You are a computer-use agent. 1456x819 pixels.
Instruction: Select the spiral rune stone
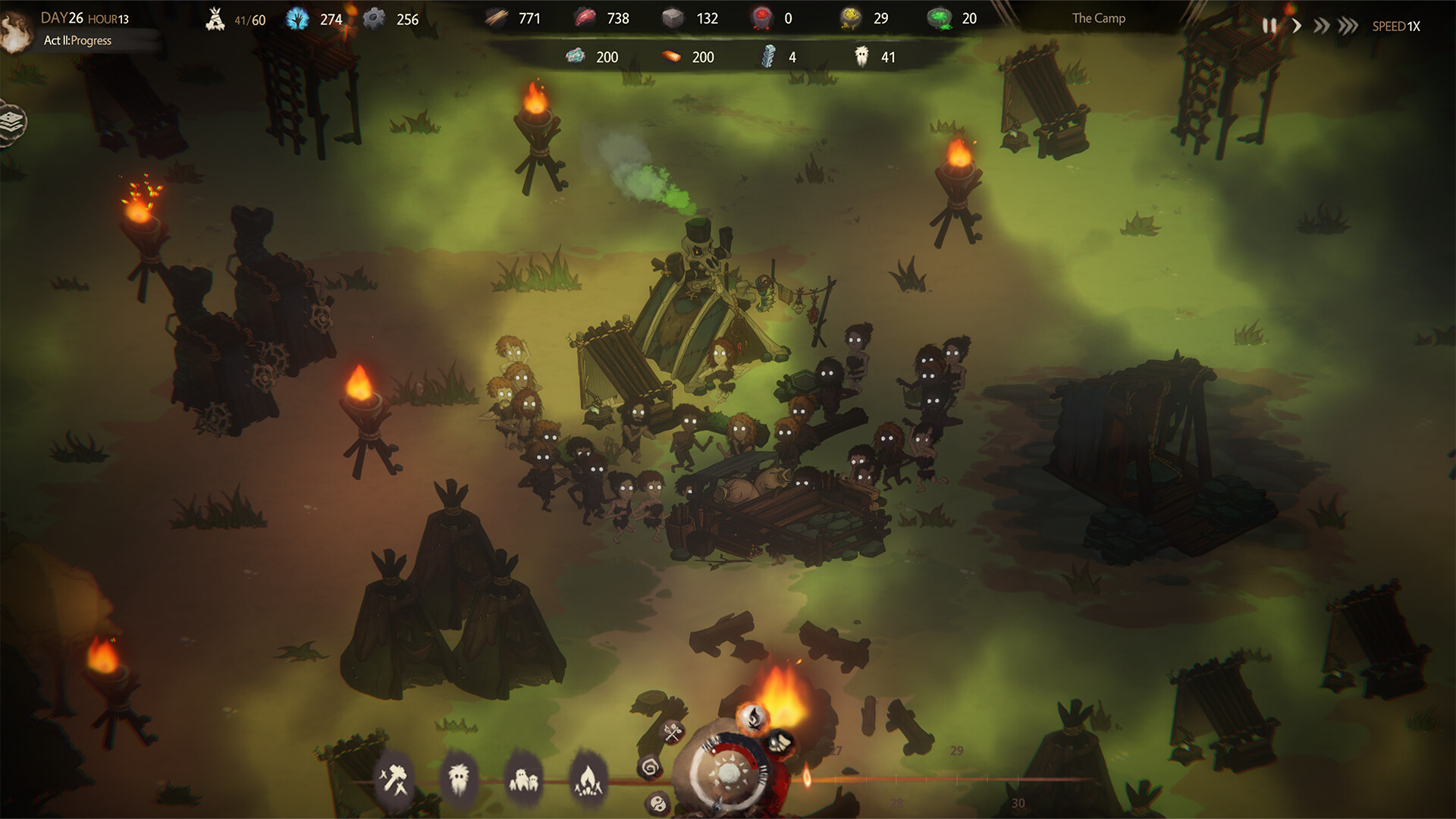650,768
